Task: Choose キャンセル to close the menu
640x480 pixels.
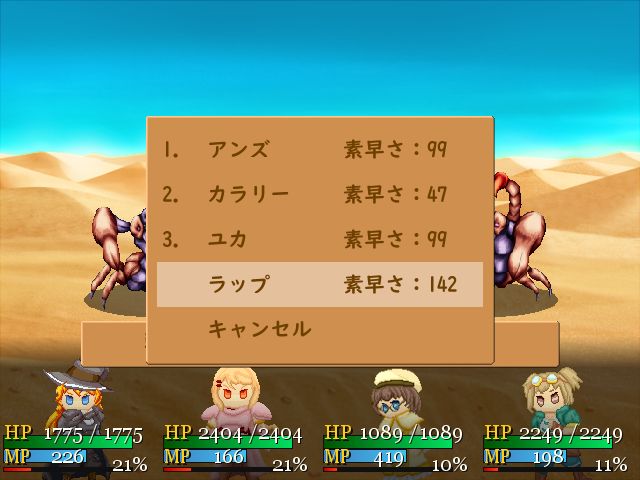Action: [x=259, y=328]
